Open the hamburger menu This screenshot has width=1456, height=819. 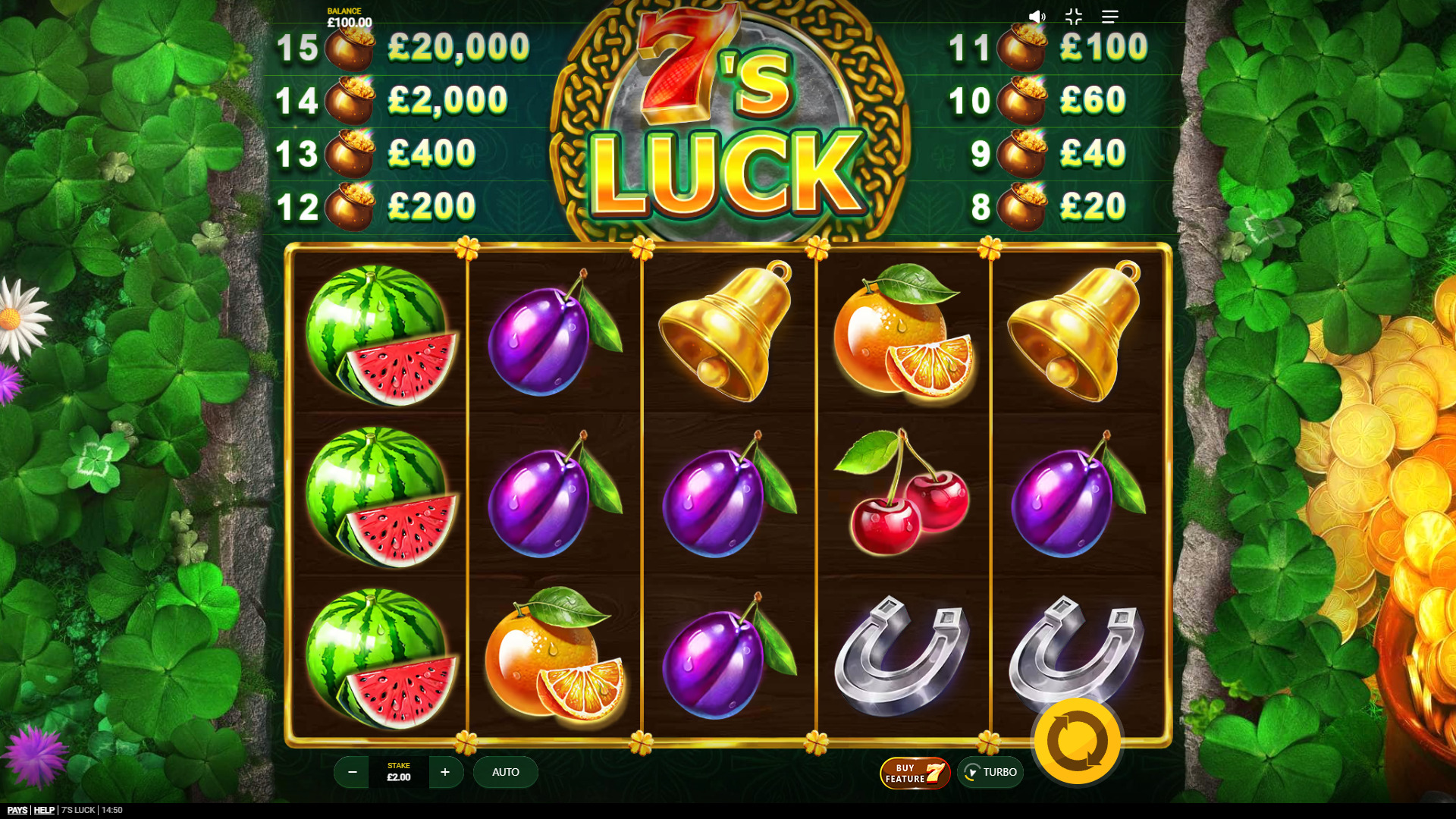pos(1110,16)
